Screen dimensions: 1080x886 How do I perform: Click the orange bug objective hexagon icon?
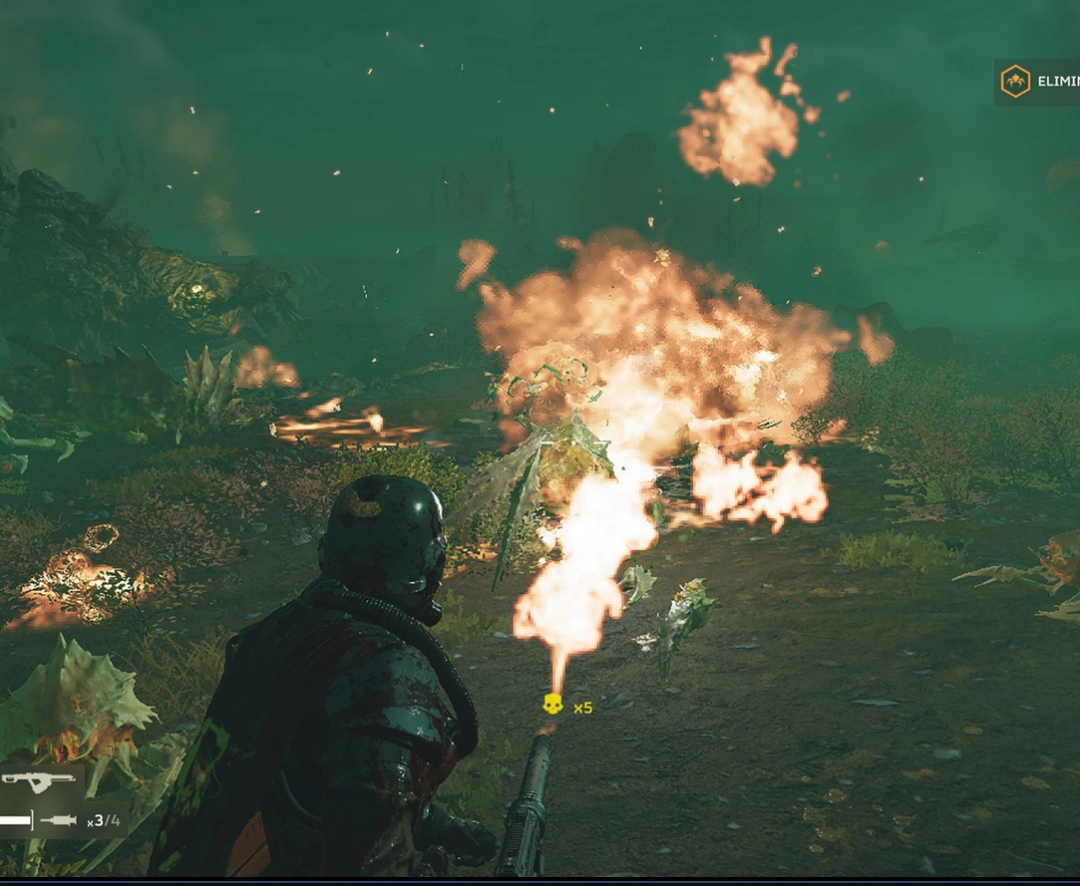point(1015,81)
